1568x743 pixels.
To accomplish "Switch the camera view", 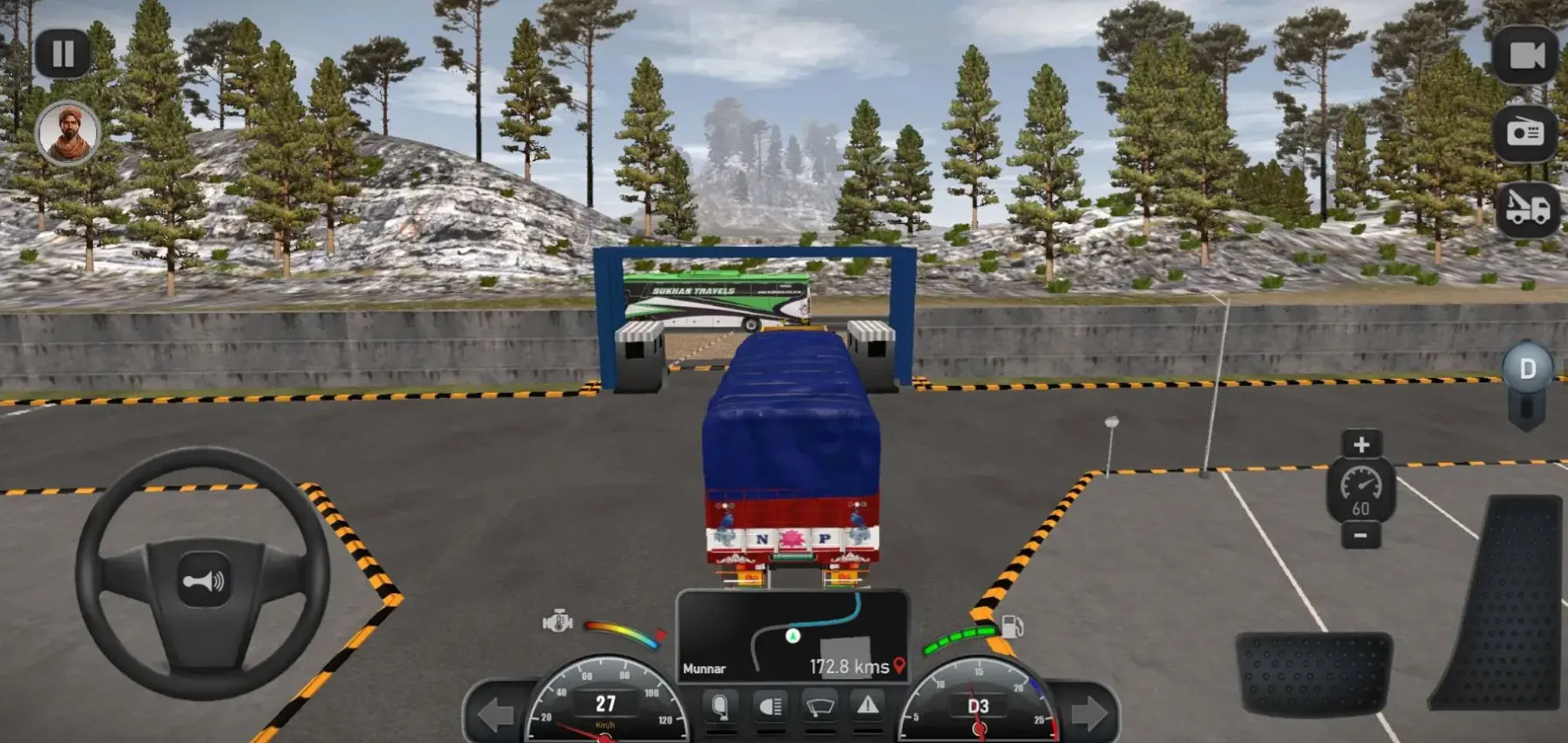I will pos(1526,56).
